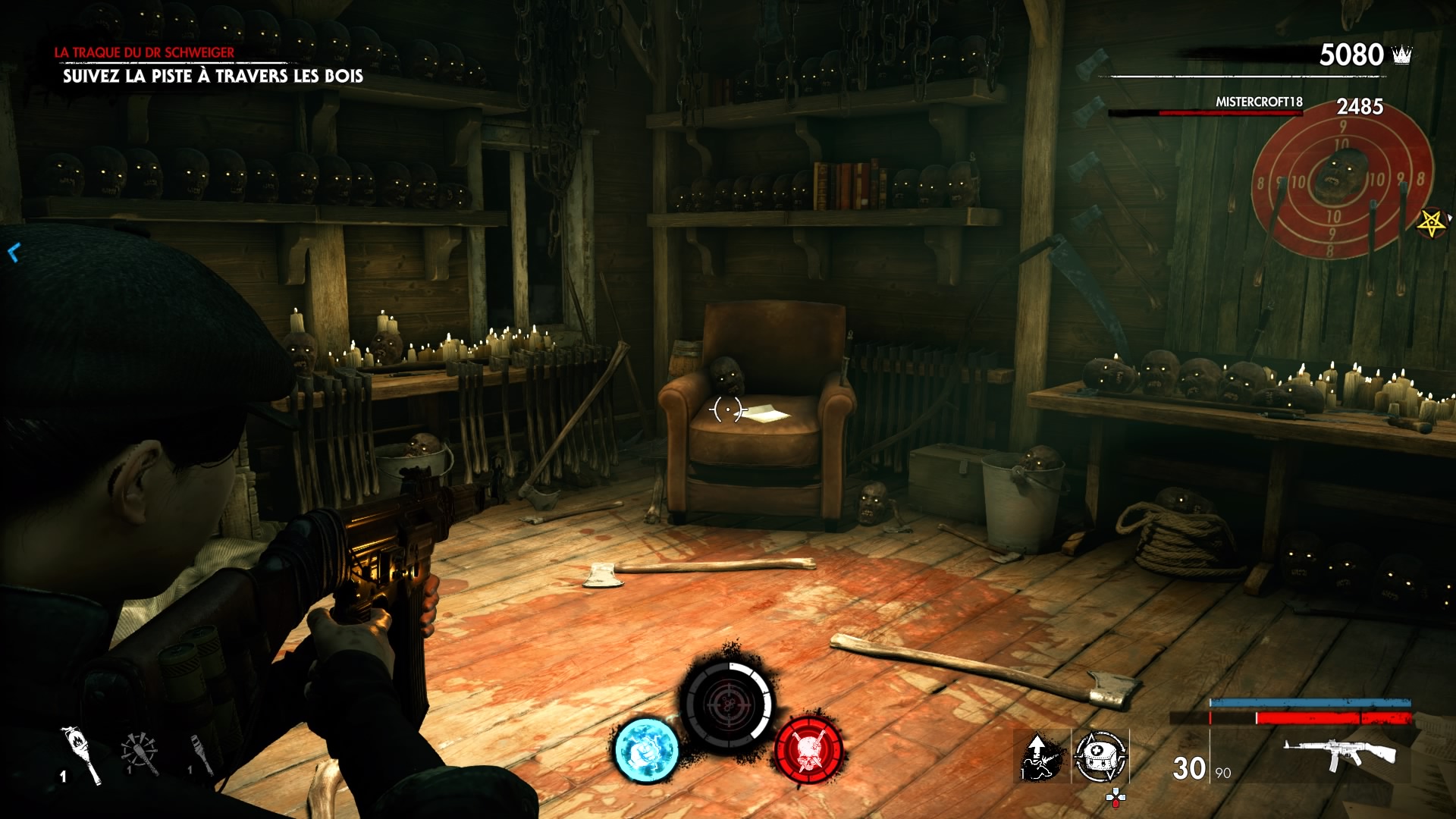This screenshot has width=1456, height=819.
Task: Select the revive item icon
Action: click(1041, 756)
